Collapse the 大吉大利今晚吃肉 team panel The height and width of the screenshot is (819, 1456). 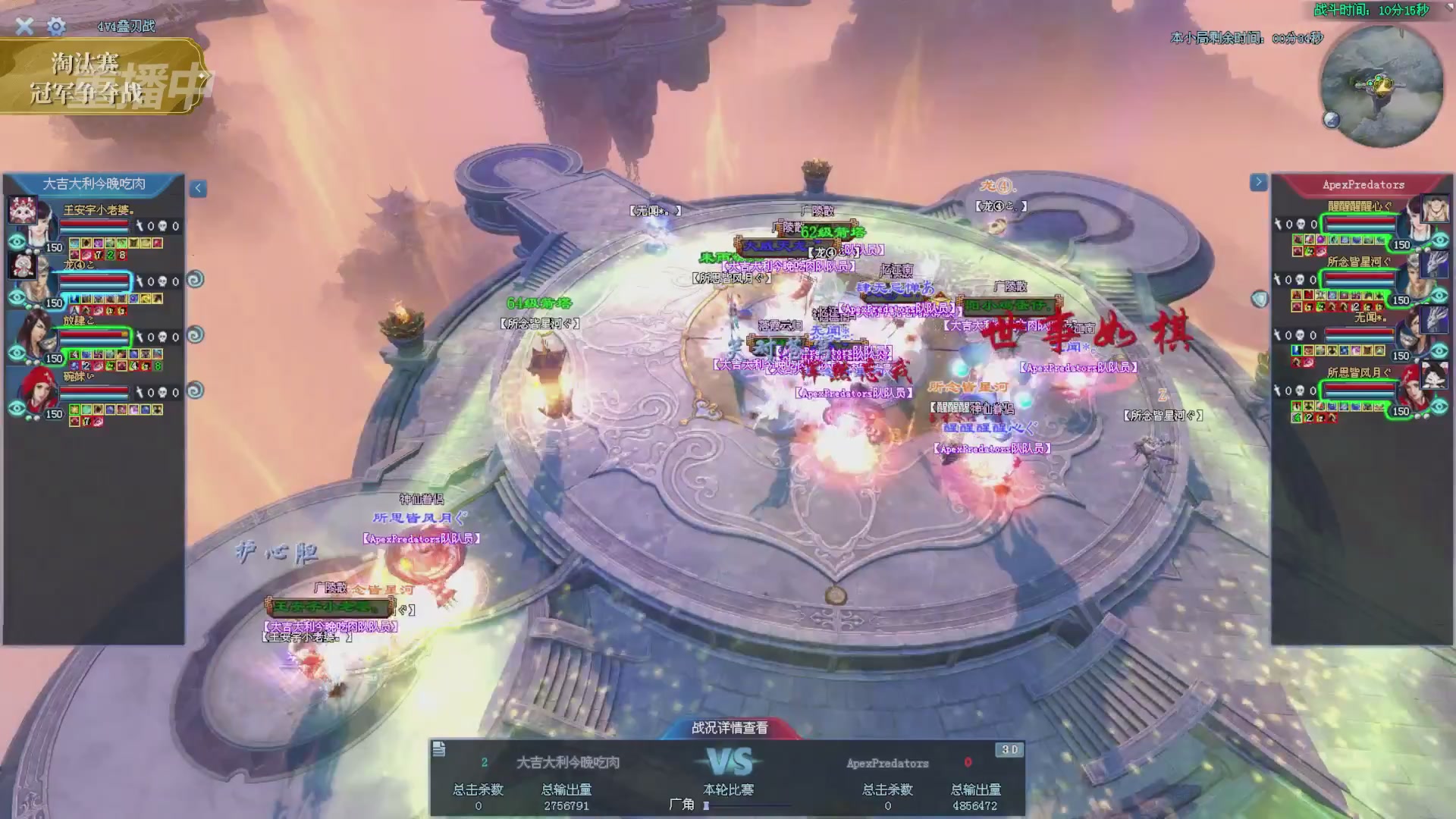point(198,188)
